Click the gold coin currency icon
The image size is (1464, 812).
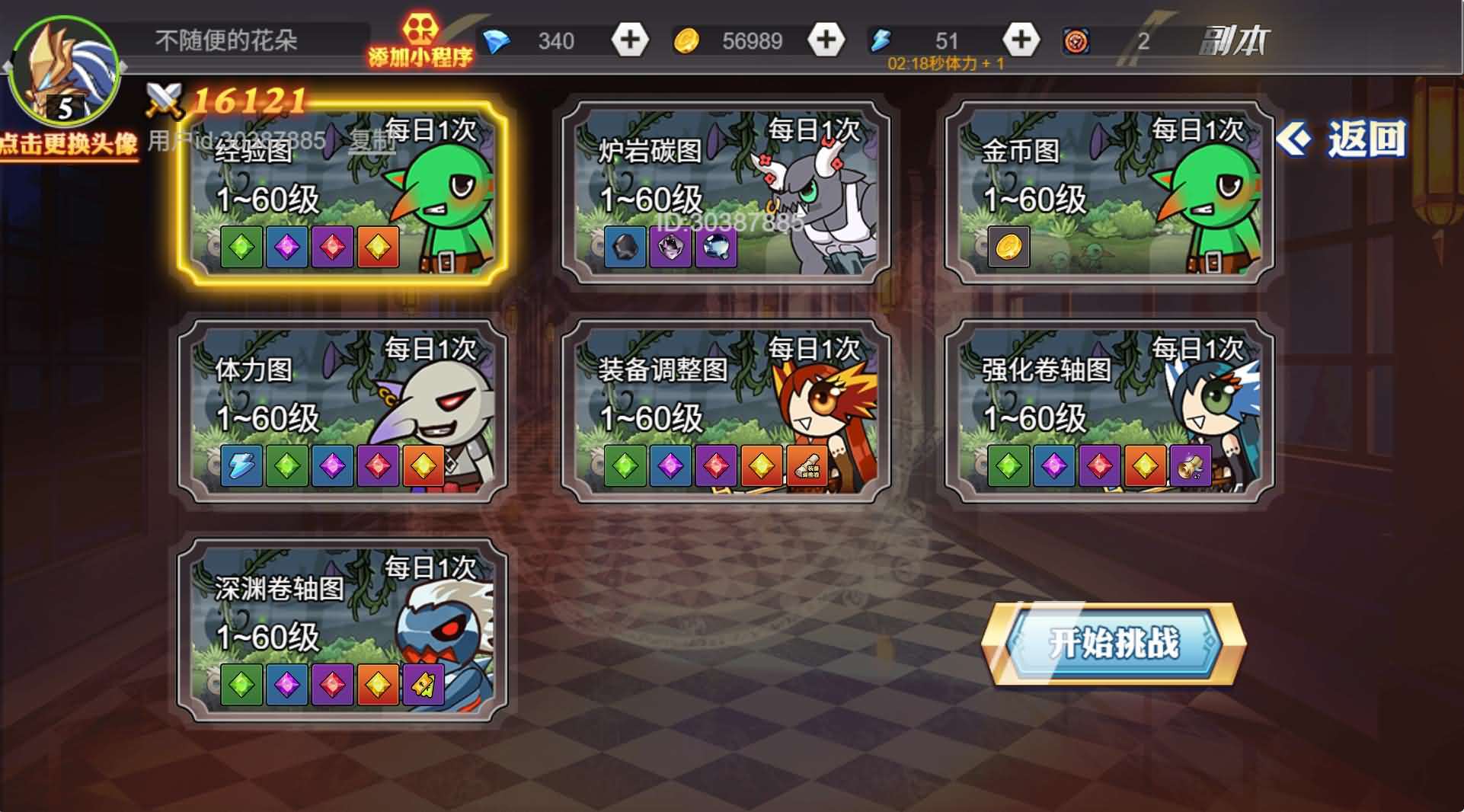686,41
